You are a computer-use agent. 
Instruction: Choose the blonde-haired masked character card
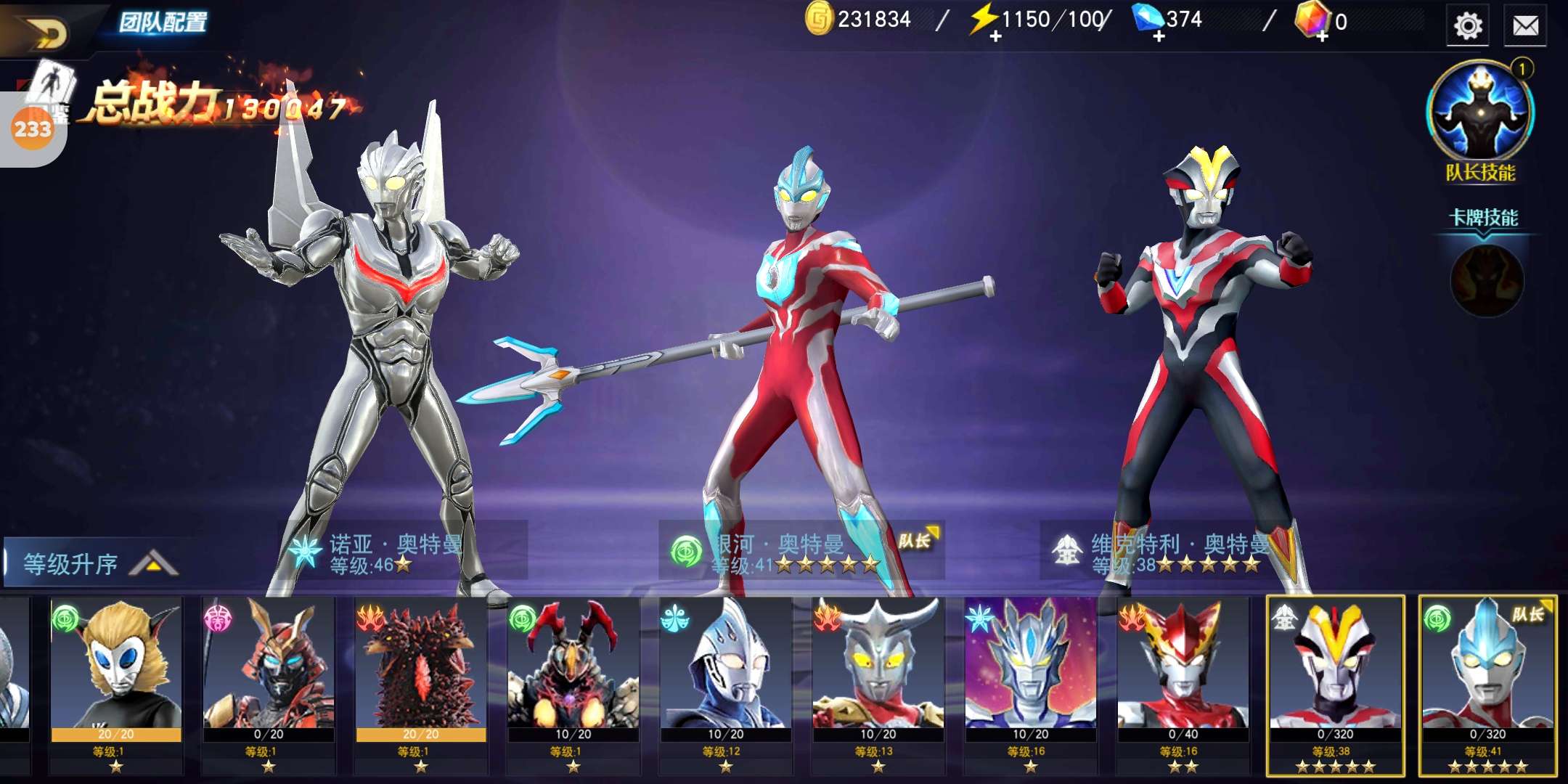point(116,682)
